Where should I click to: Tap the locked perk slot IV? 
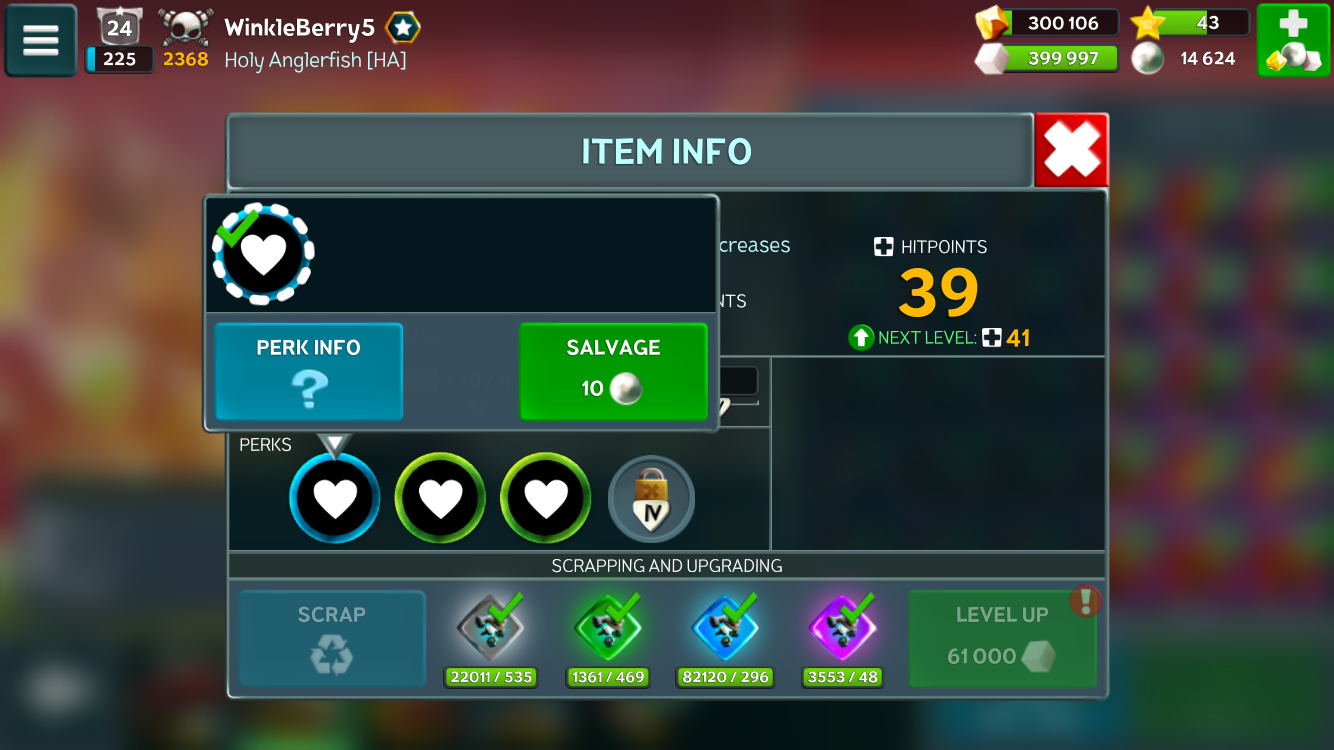[x=651, y=499]
